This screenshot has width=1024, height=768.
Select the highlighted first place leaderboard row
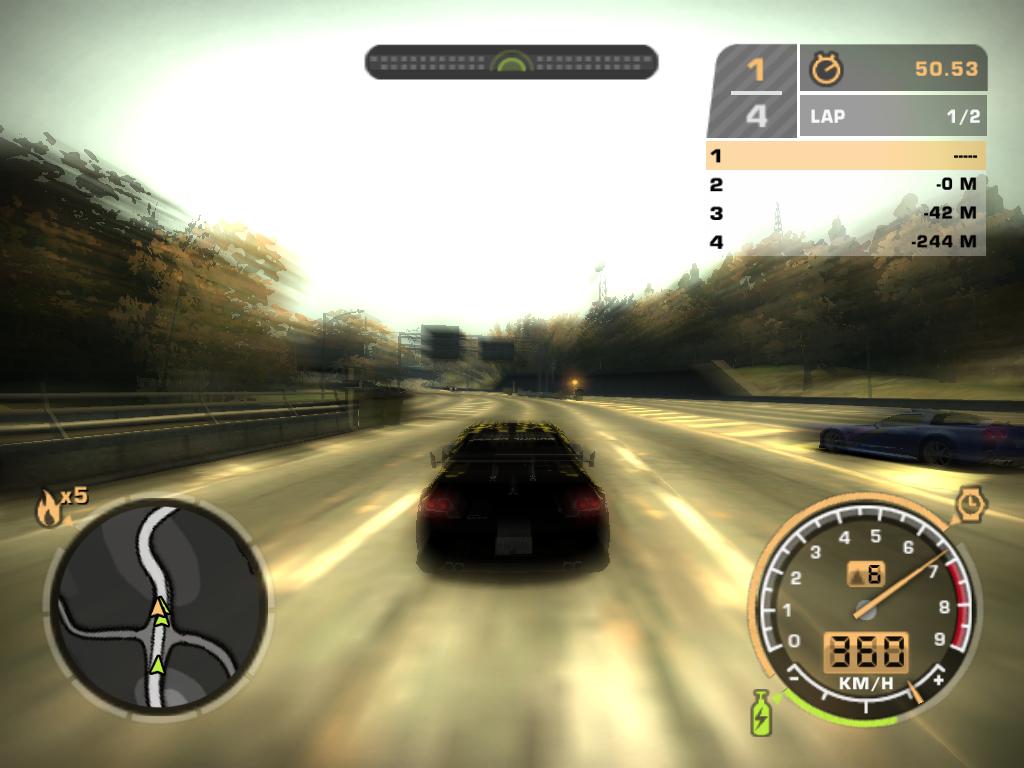pos(845,156)
